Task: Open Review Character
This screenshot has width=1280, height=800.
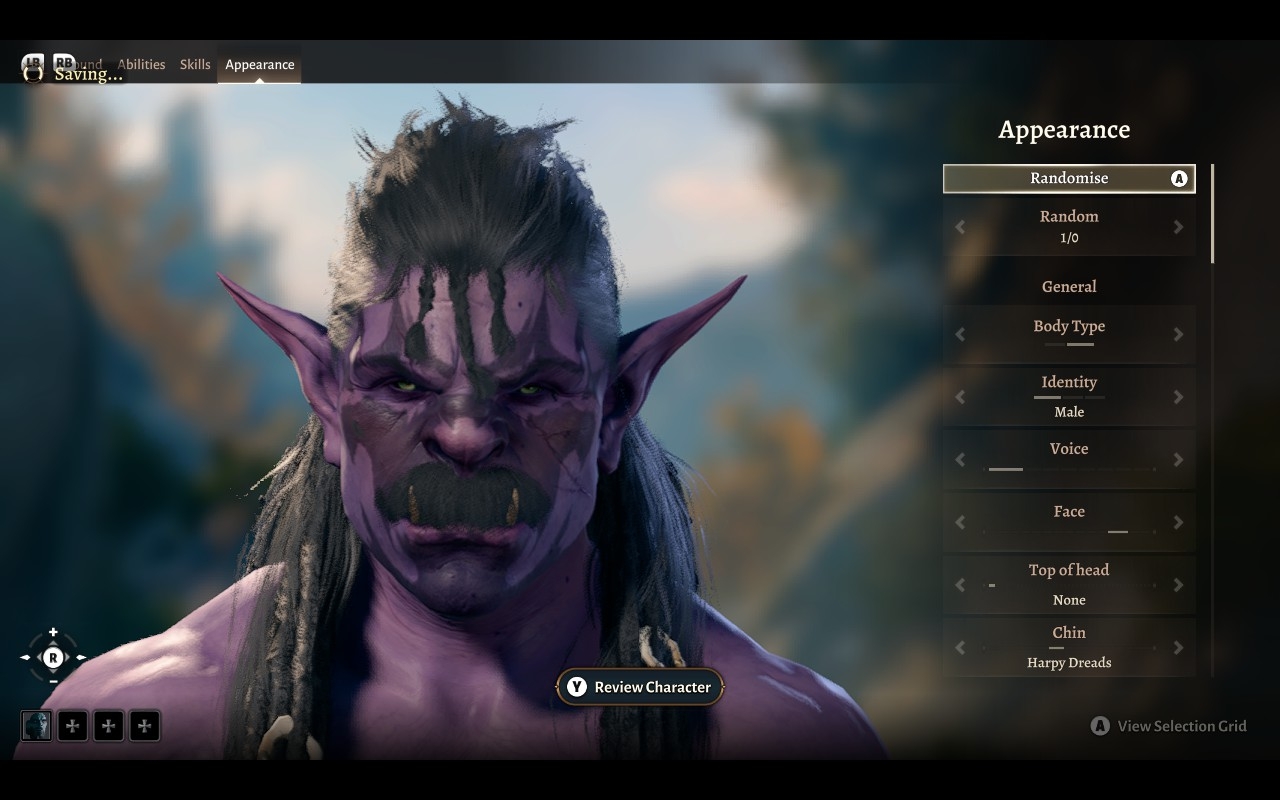Action: [x=640, y=687]
